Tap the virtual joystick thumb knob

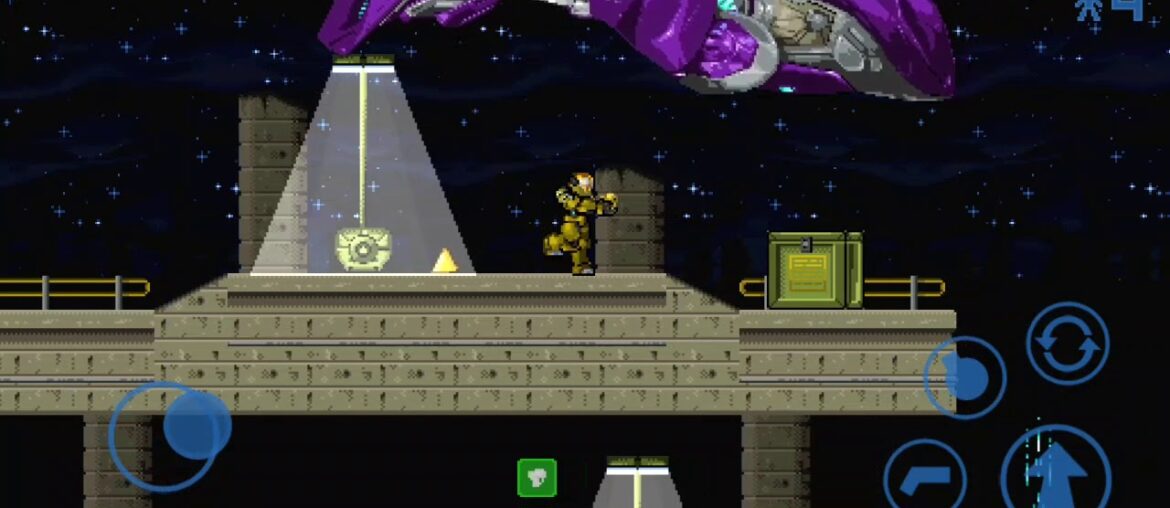point(196,425)
